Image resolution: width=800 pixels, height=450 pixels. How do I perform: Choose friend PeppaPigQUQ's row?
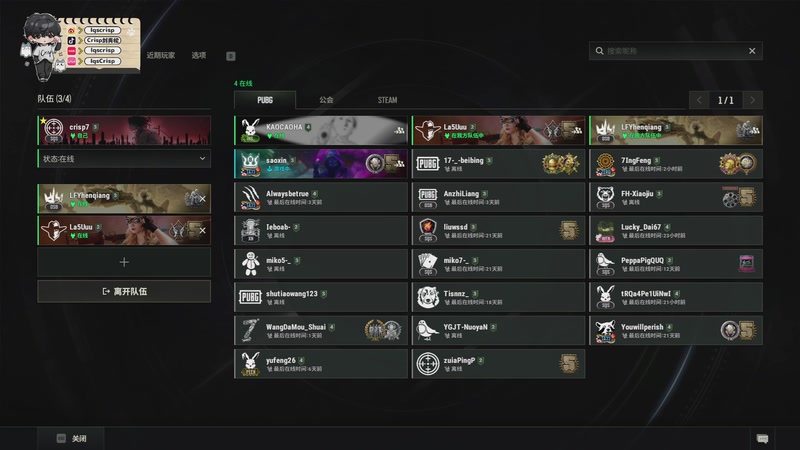coord(675,263)
